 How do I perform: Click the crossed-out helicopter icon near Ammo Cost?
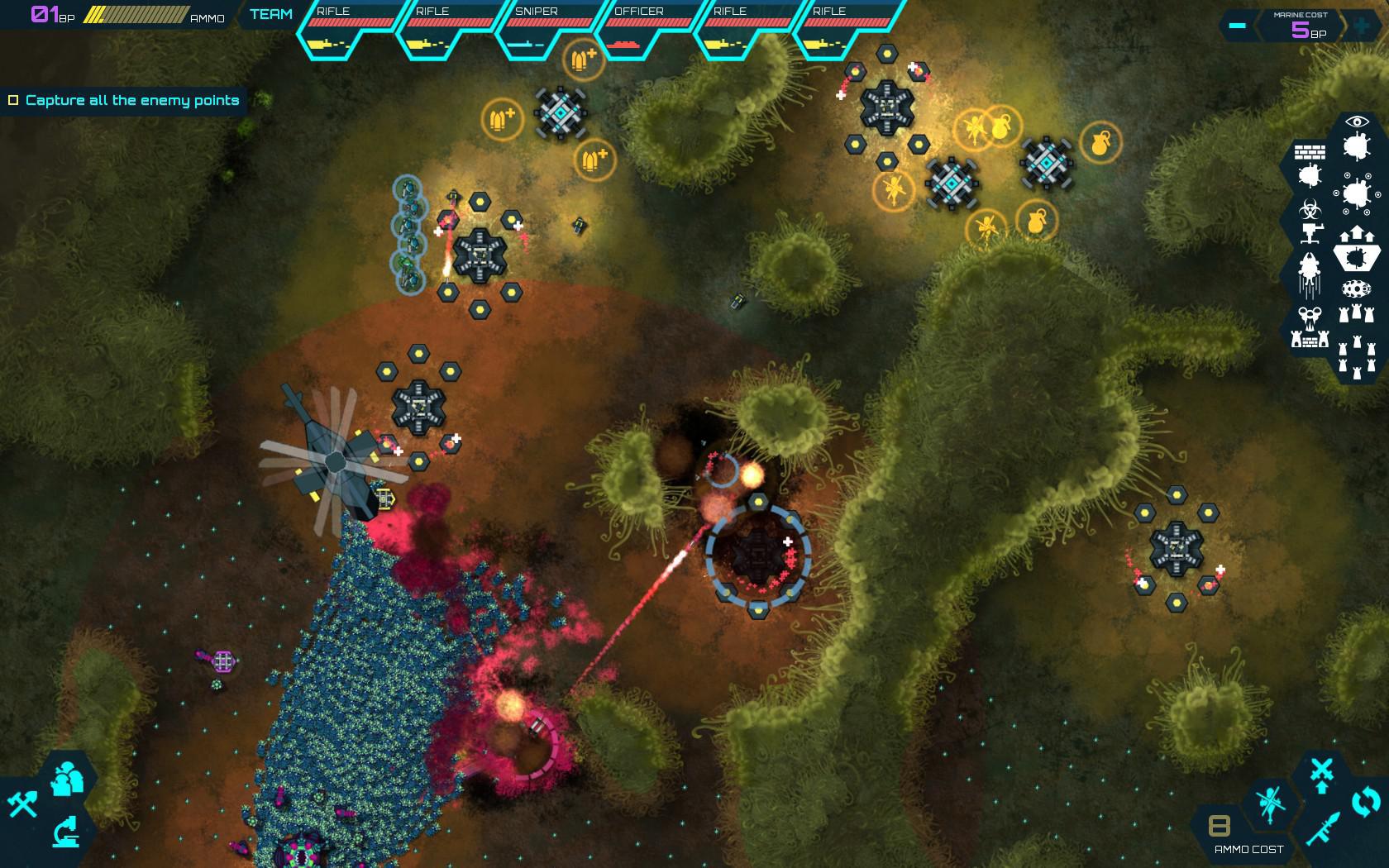click(x=1268, y=804)
